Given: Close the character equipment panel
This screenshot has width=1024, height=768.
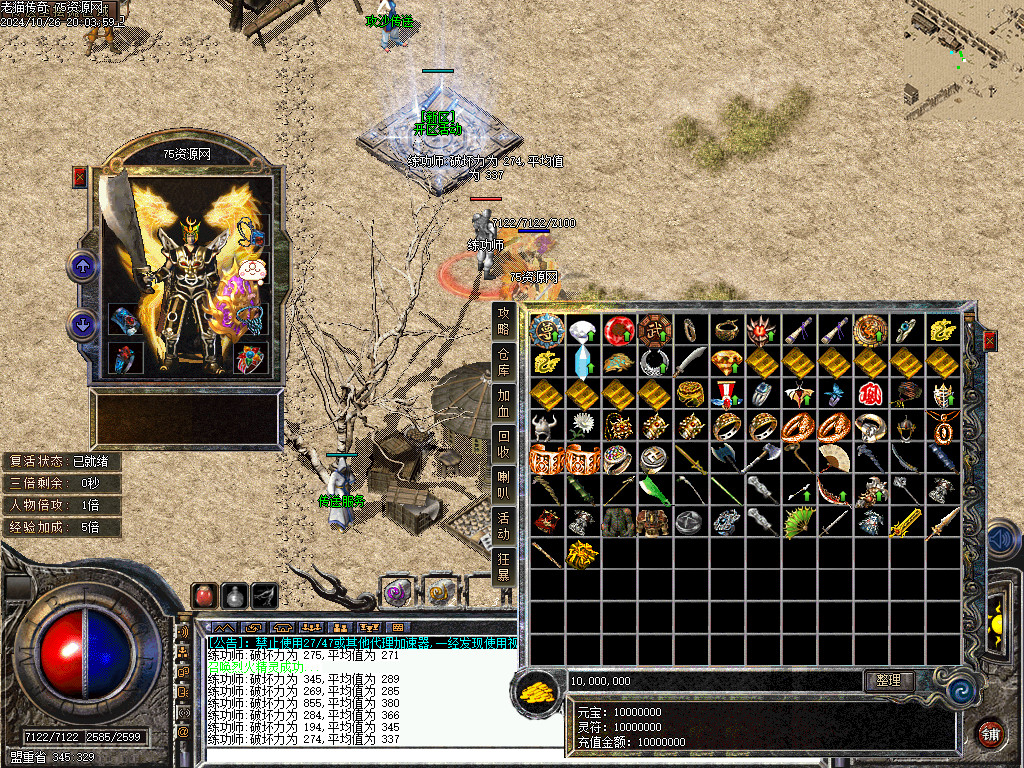Looking at the screenshot, I should click(x=80, y=177).
